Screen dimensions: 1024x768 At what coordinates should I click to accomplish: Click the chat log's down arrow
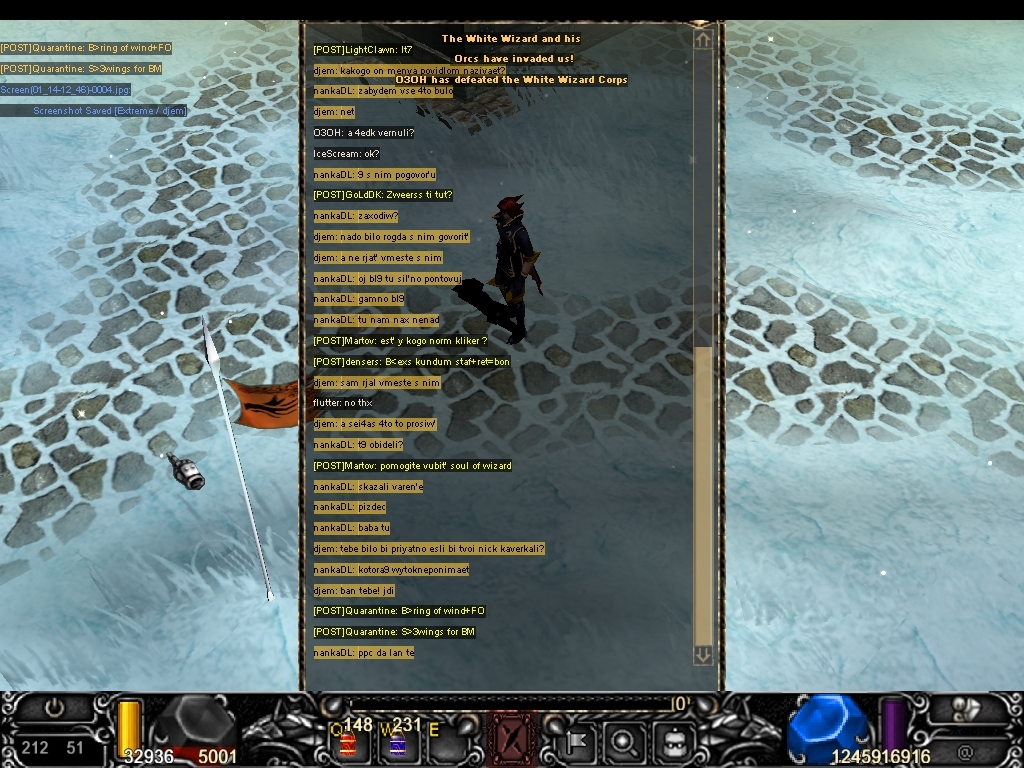pyautogui.click(x=703, y=654)
